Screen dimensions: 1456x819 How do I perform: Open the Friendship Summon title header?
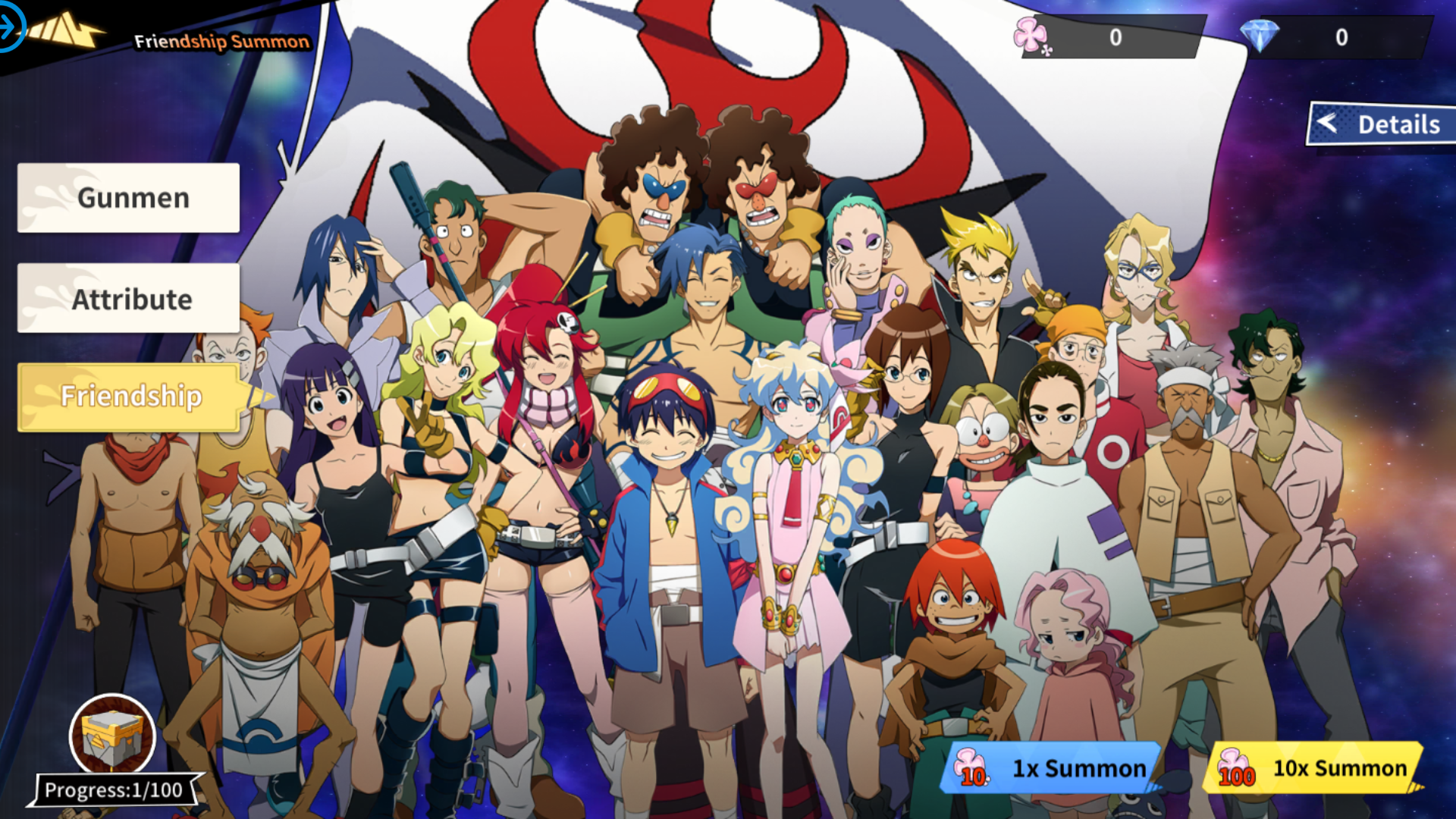click(218, 42)
